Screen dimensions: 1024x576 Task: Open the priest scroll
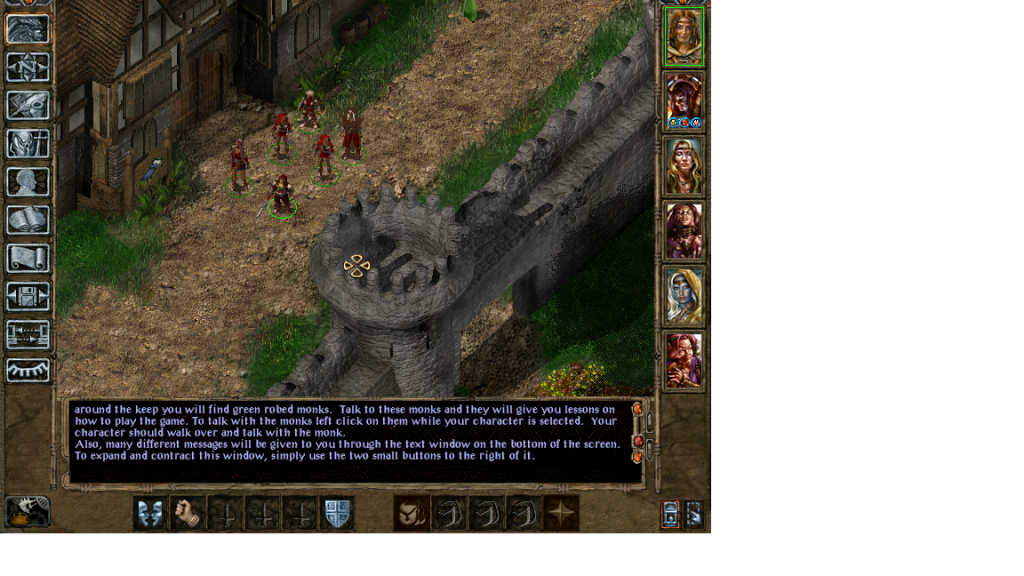coord(28,257)
